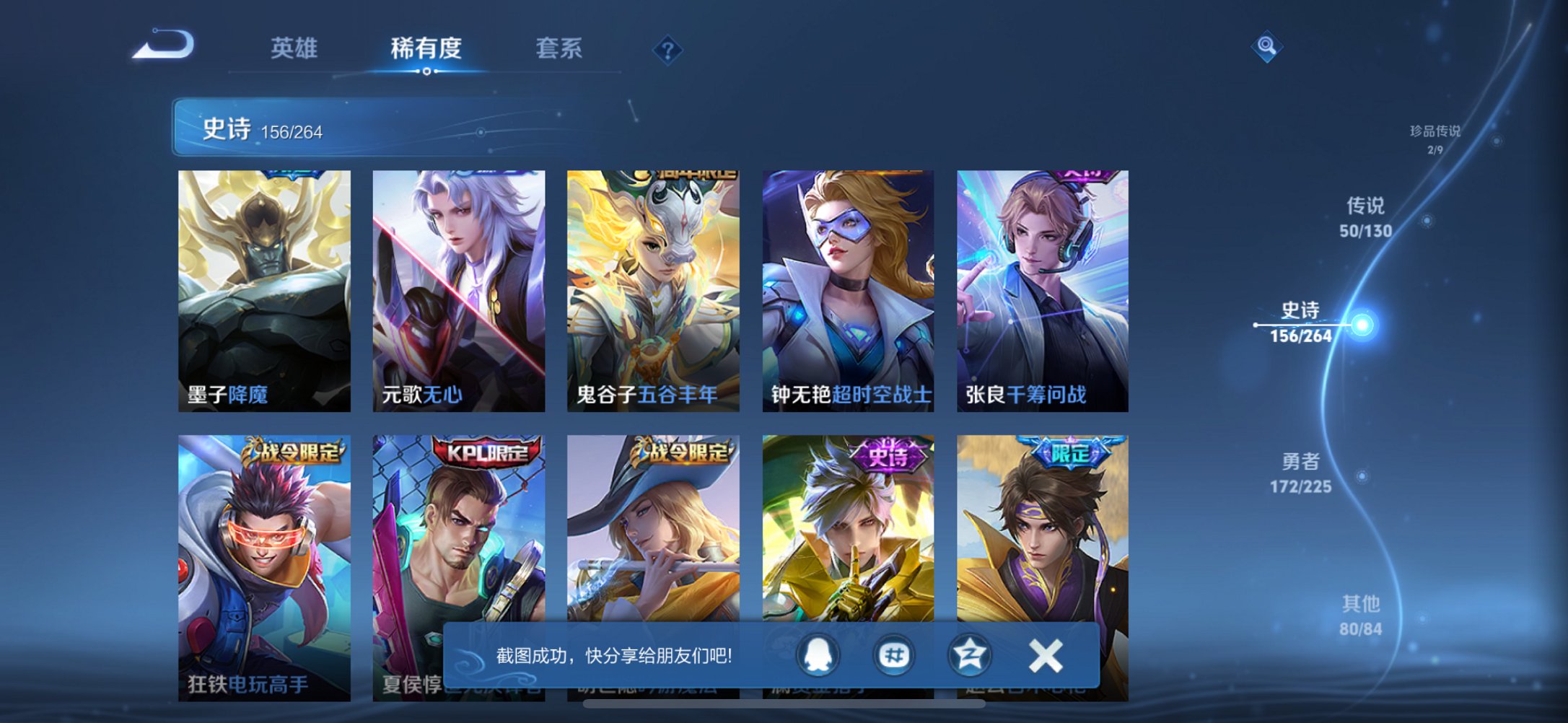Tap the help question mark icon
The height and width of the screenshot is (723, 1568).
(x=667, y=50)
